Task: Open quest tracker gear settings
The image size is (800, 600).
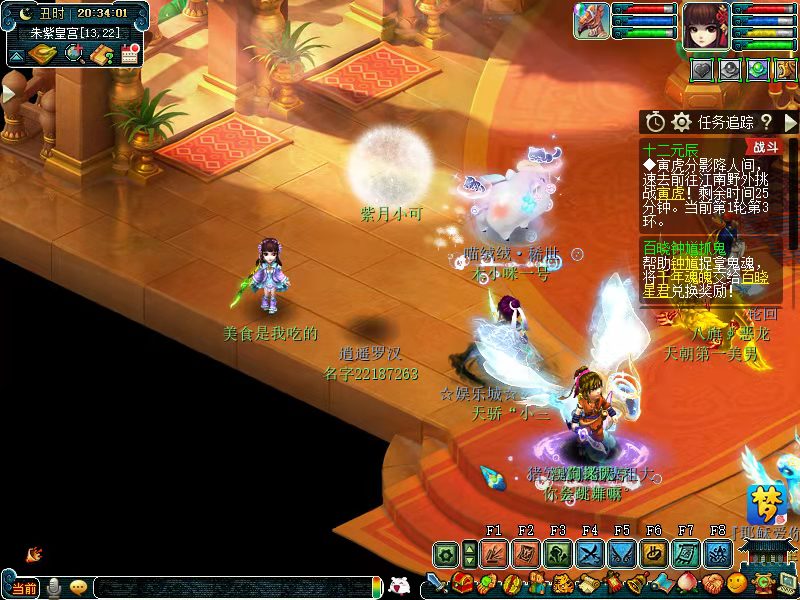Action: pyautogui.click(x=682, y=122)
